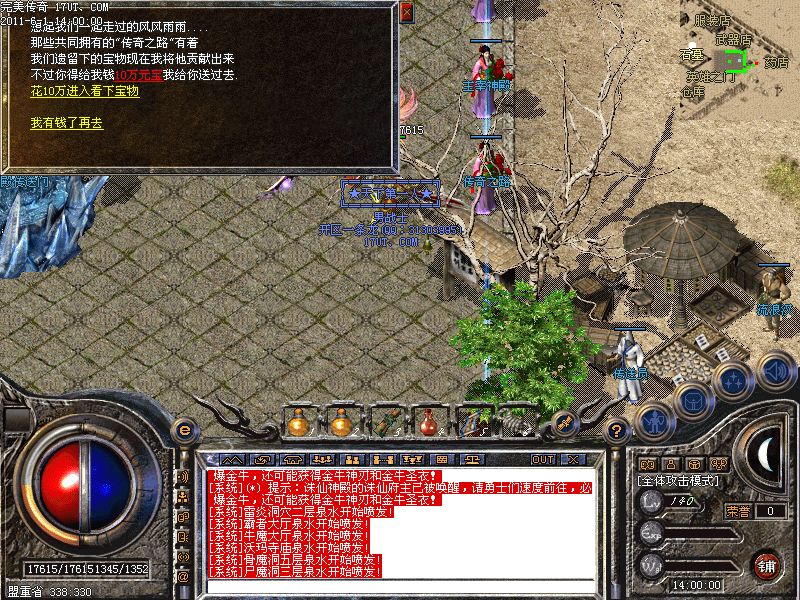Focus the chat input line
800x600 pixels.
click(x=400, y=583)
